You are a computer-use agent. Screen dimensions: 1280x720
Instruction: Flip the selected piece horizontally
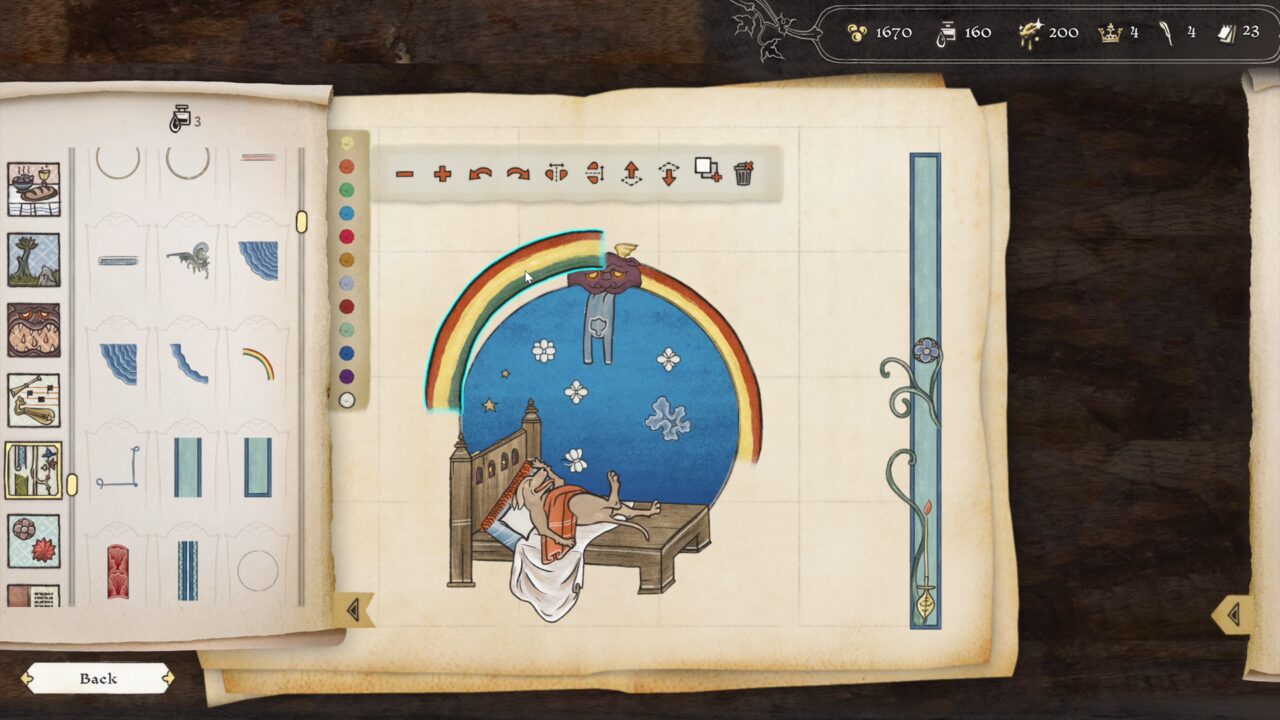[x=557, y=172]
